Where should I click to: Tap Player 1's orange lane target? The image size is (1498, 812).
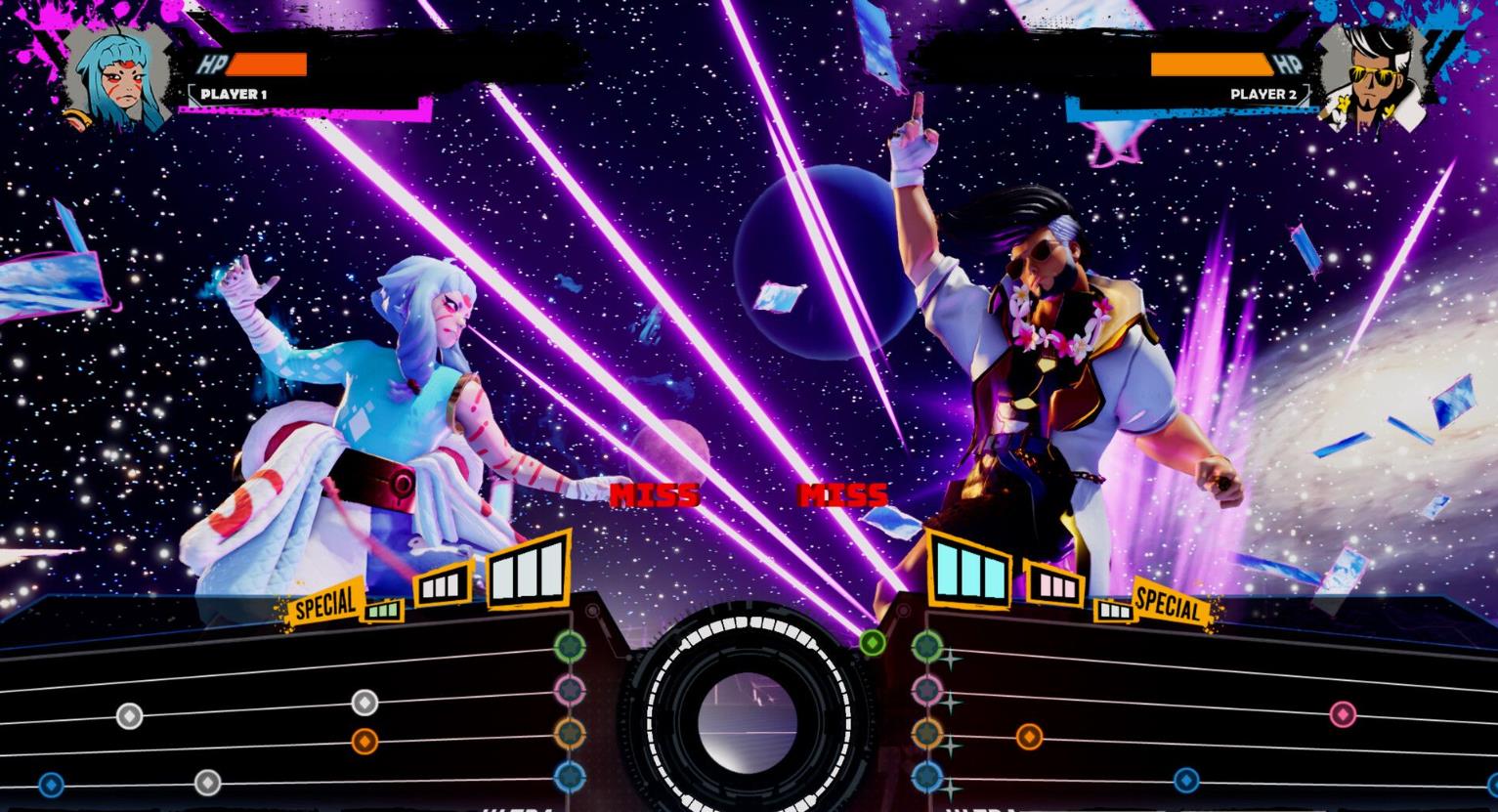click(x=569, y=733)
